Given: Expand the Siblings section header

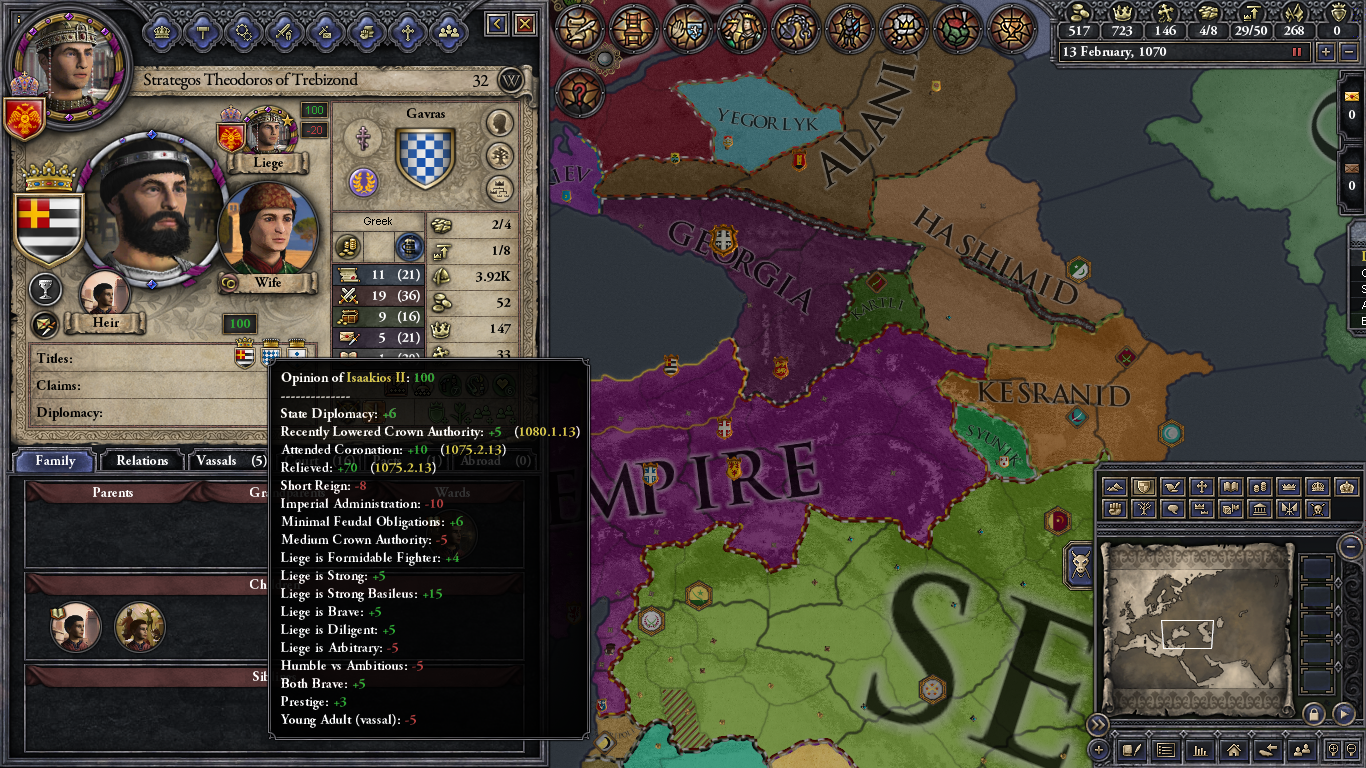Looking at the screenshot, I should pos(150,678).
